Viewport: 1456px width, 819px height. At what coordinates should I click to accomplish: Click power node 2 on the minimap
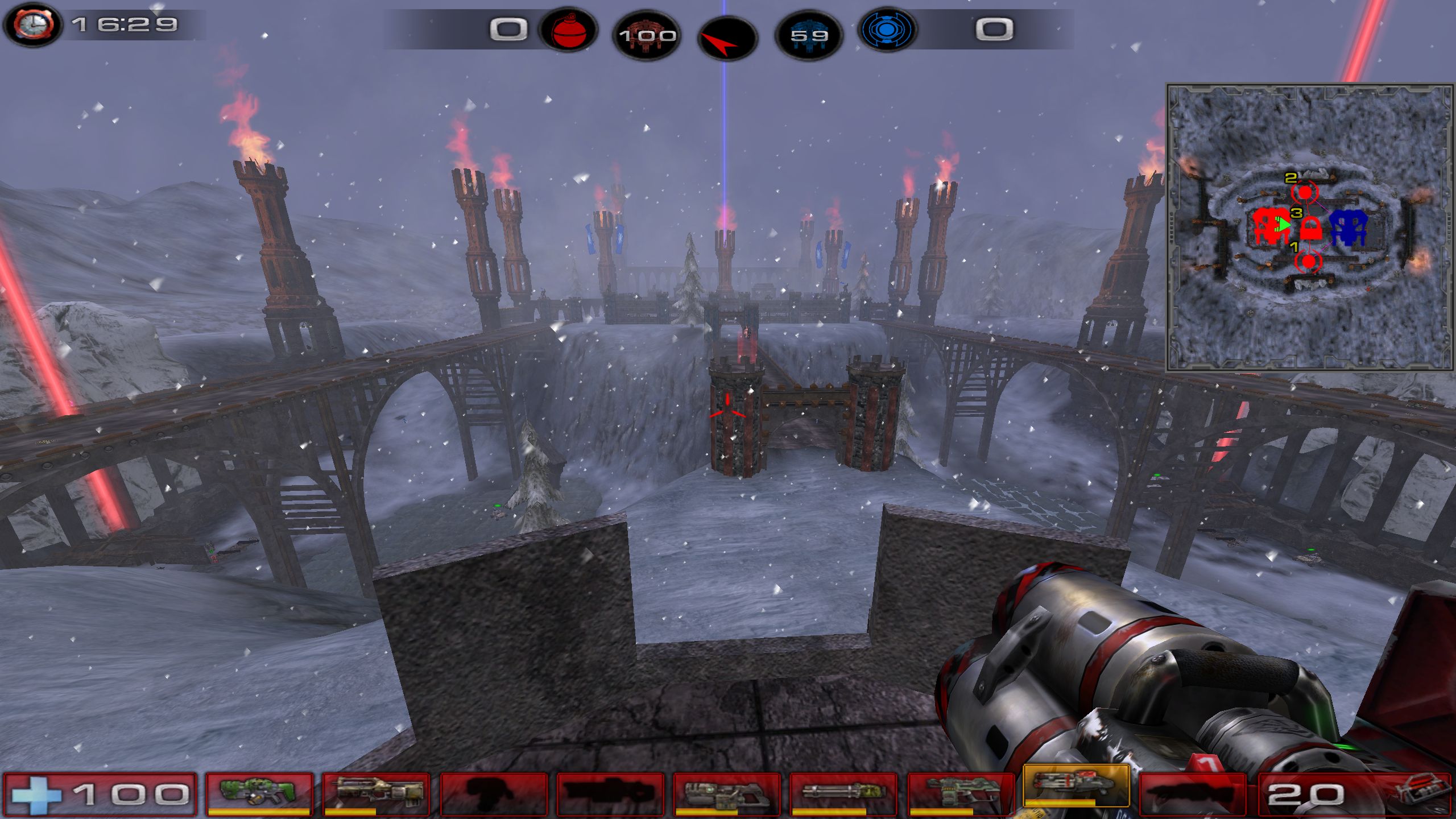[1304, 192]
